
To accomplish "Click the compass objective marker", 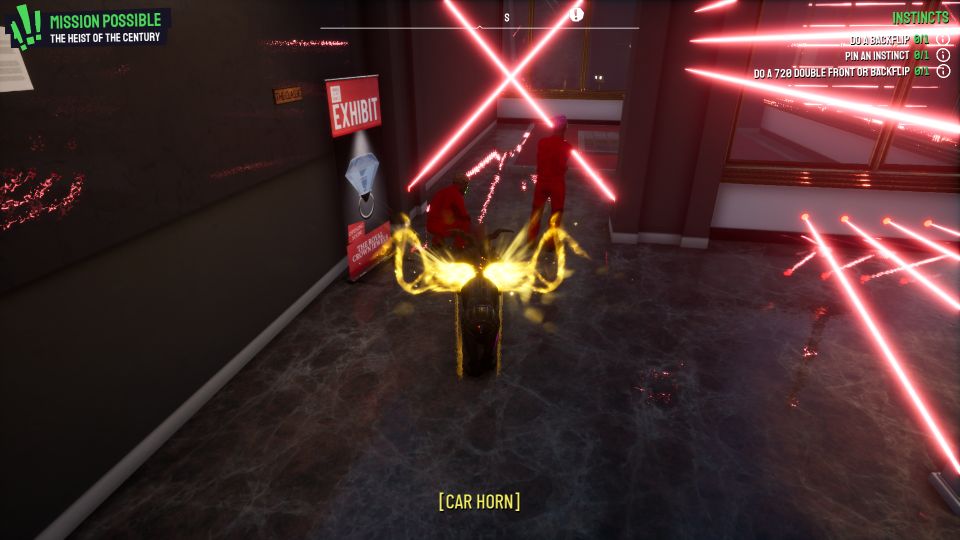I will [x=577, y=14].
